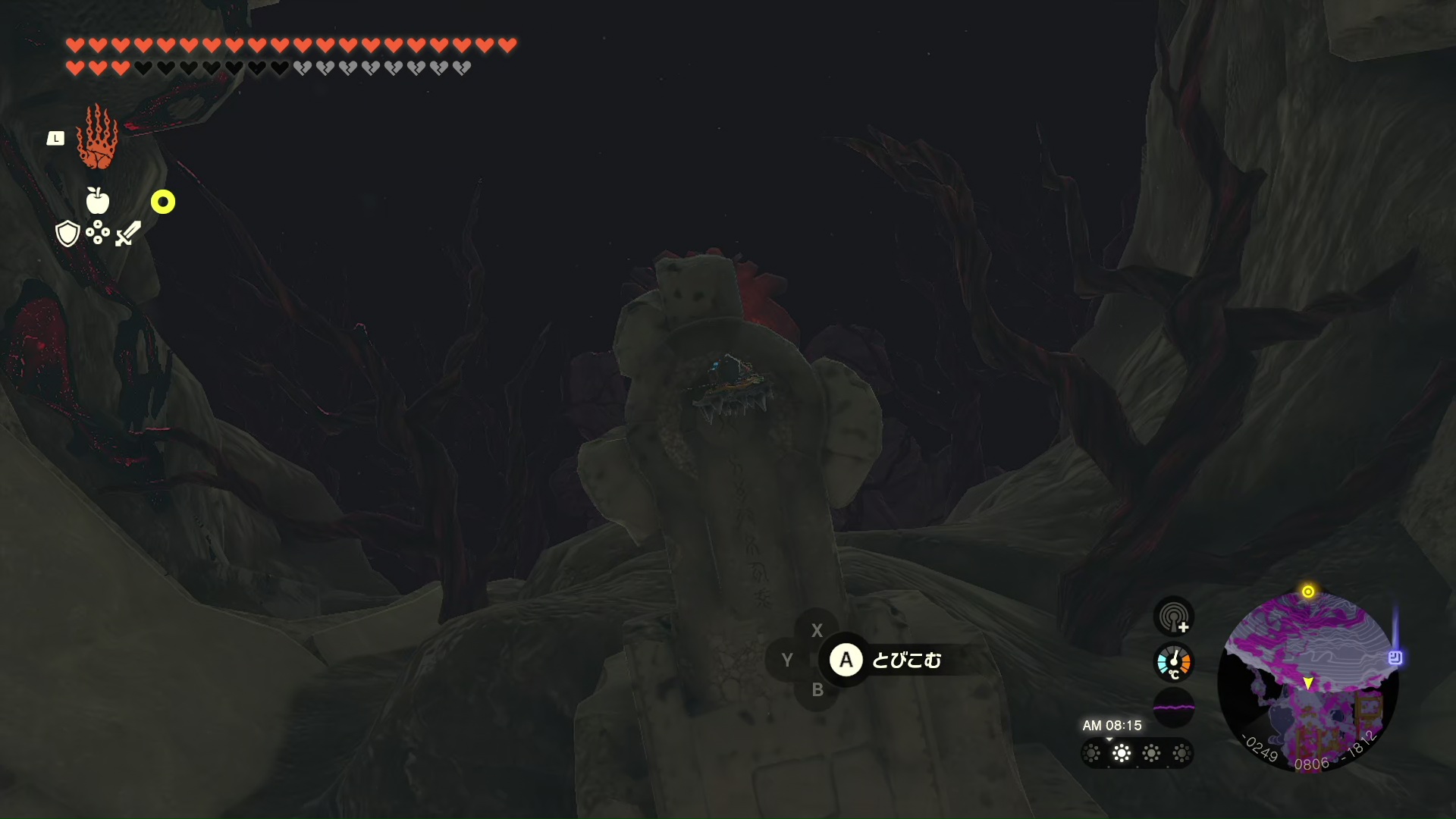
Task: Click the weather forecast strip
Action: coord(1137,753)
